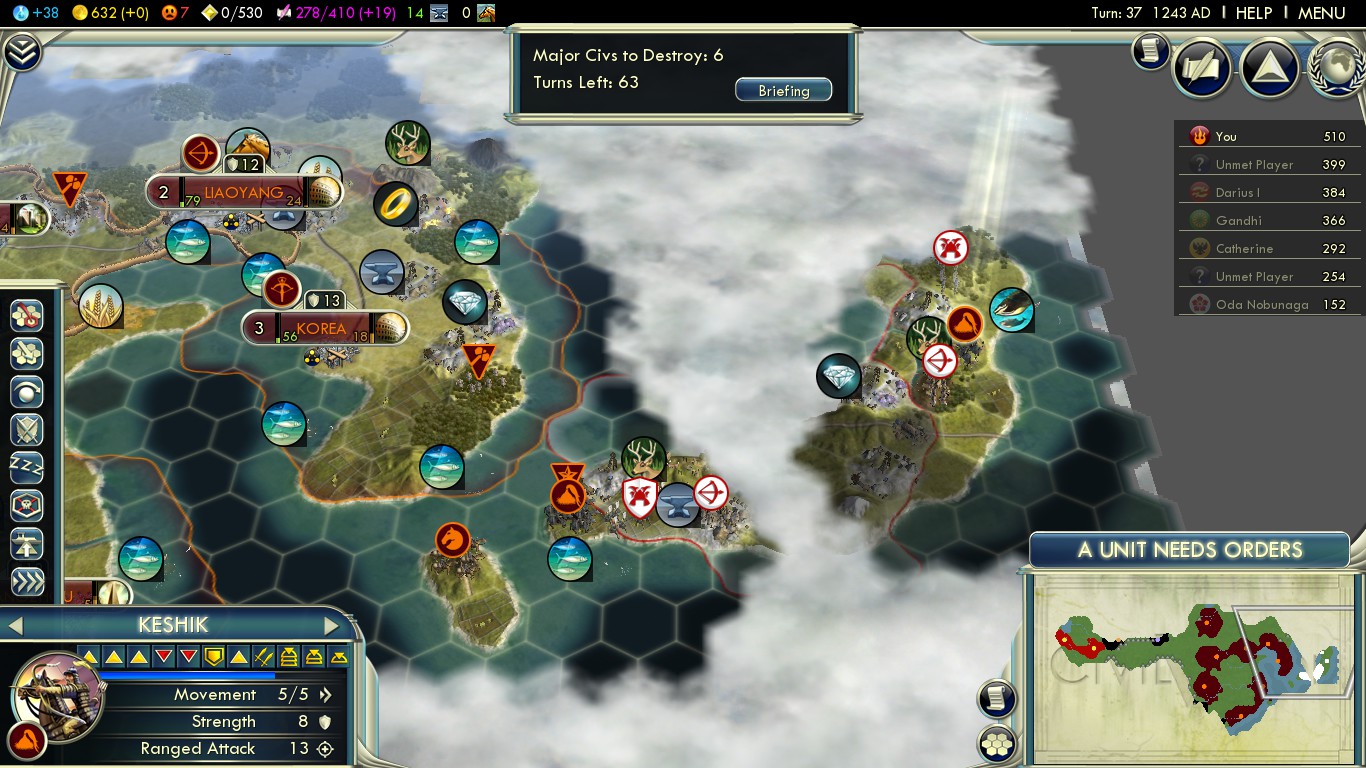Open the scenario Briefing
Viewport: 1366px width, 768px height.
783,90
